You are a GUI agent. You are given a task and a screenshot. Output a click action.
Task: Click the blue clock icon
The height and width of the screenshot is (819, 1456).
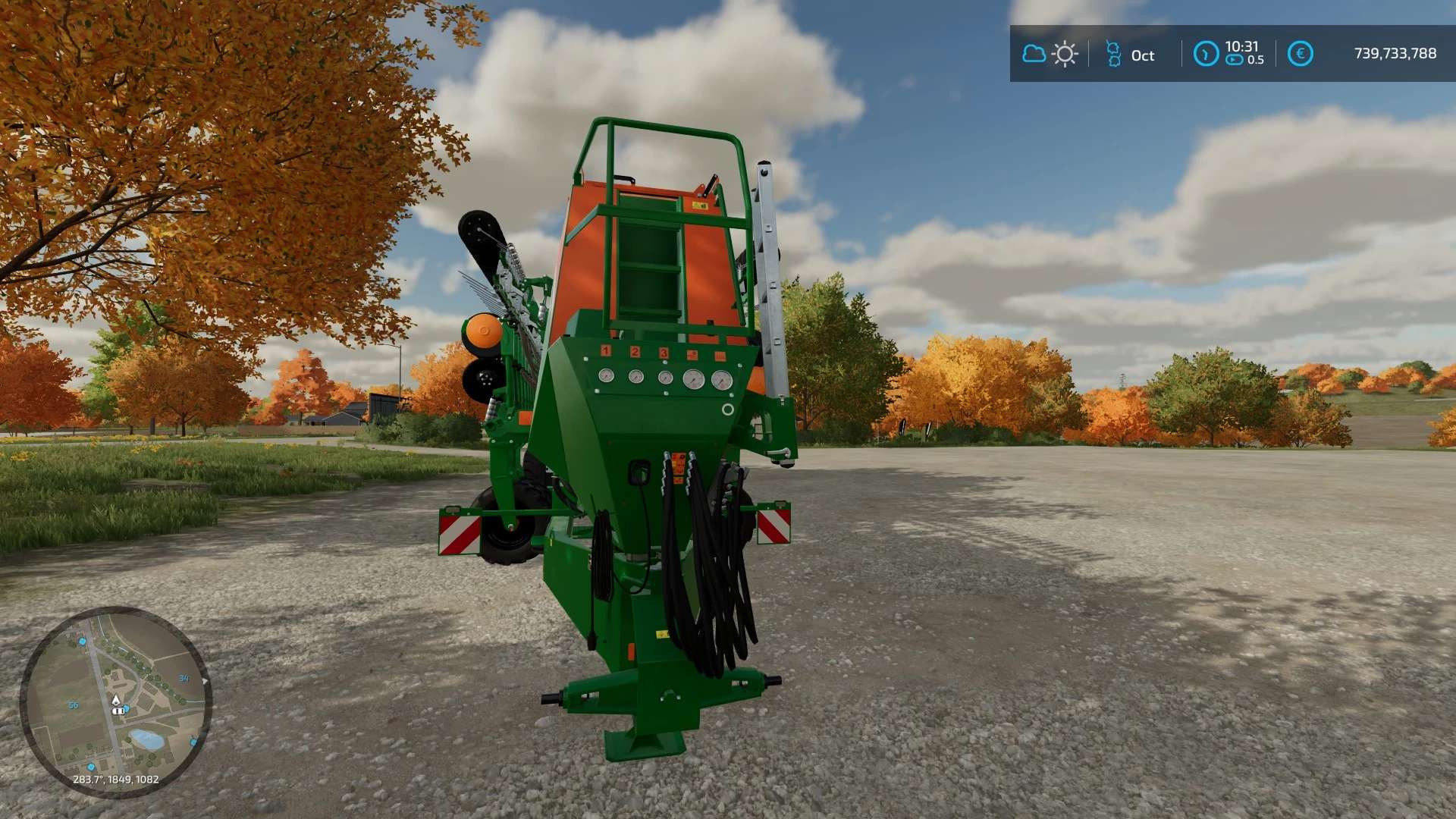(1206, 54)
